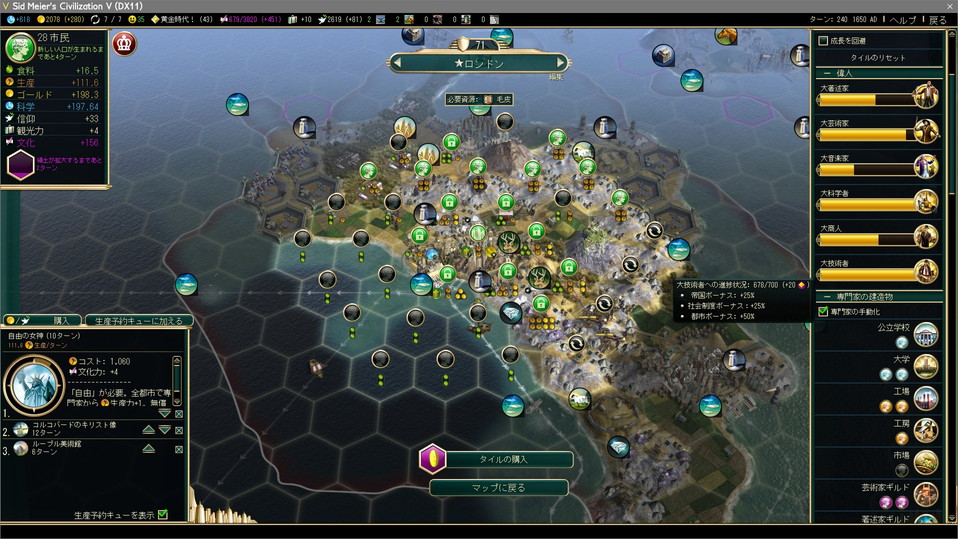Screen dimensions: 958x539
Task: Click the Statue of Liberty production portrait
Action: tap(31, 383)
